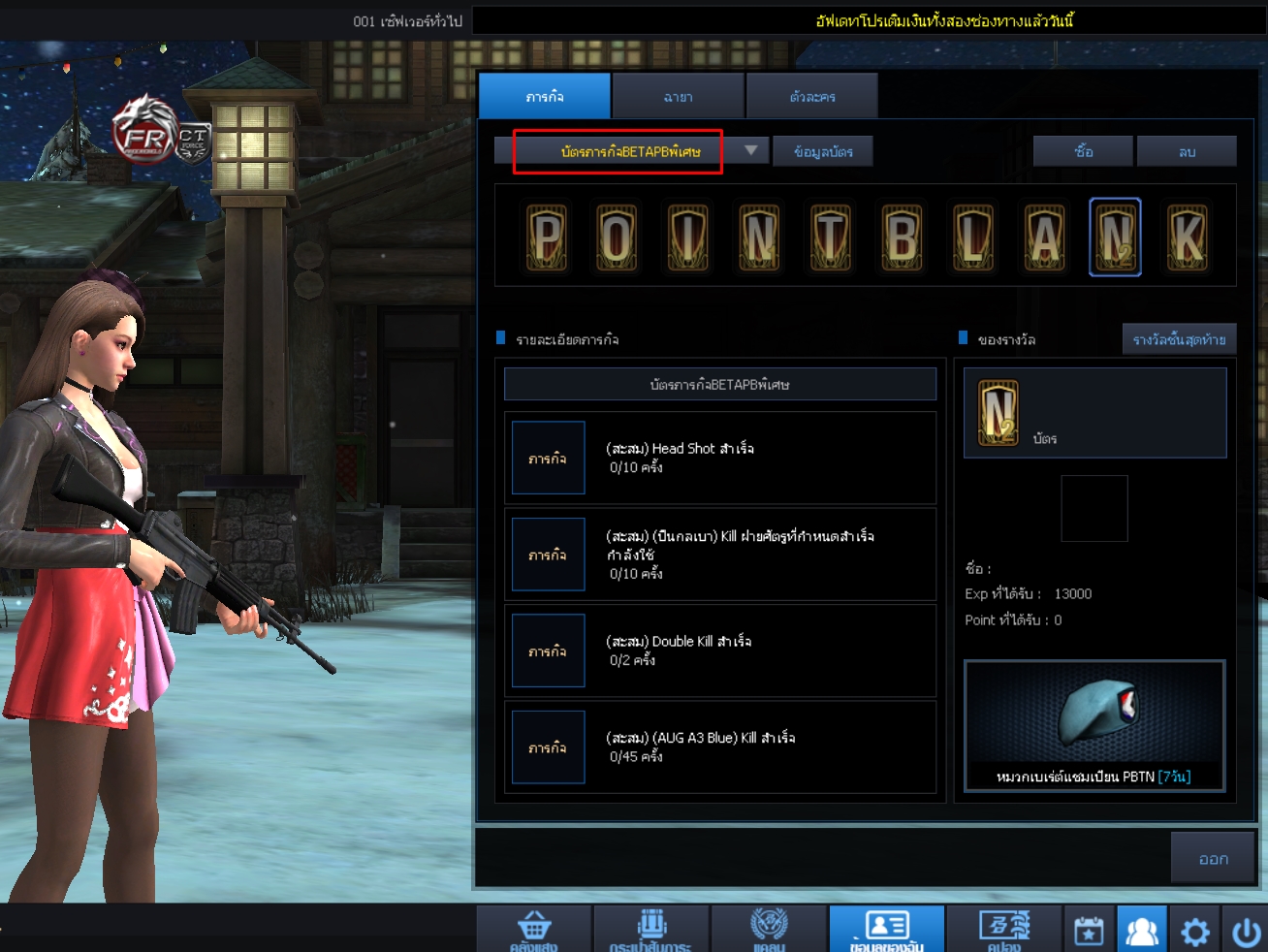Select the highlighted N2 letter card
Screen dimensions: 1268x952
(1115, 237)
